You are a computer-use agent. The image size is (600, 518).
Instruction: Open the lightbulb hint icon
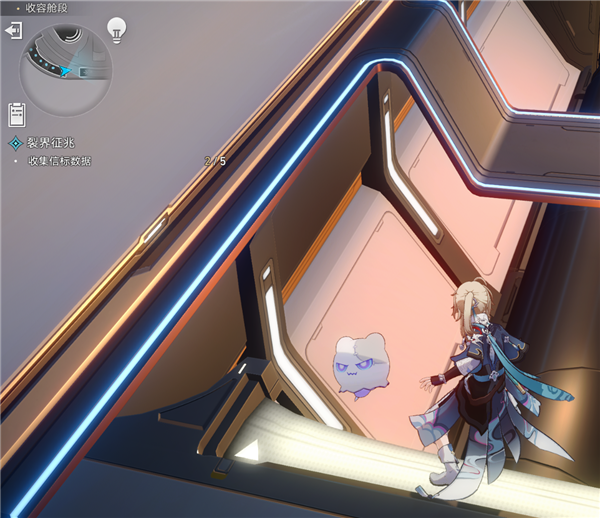pyautogui.click(x=118, y=29)
